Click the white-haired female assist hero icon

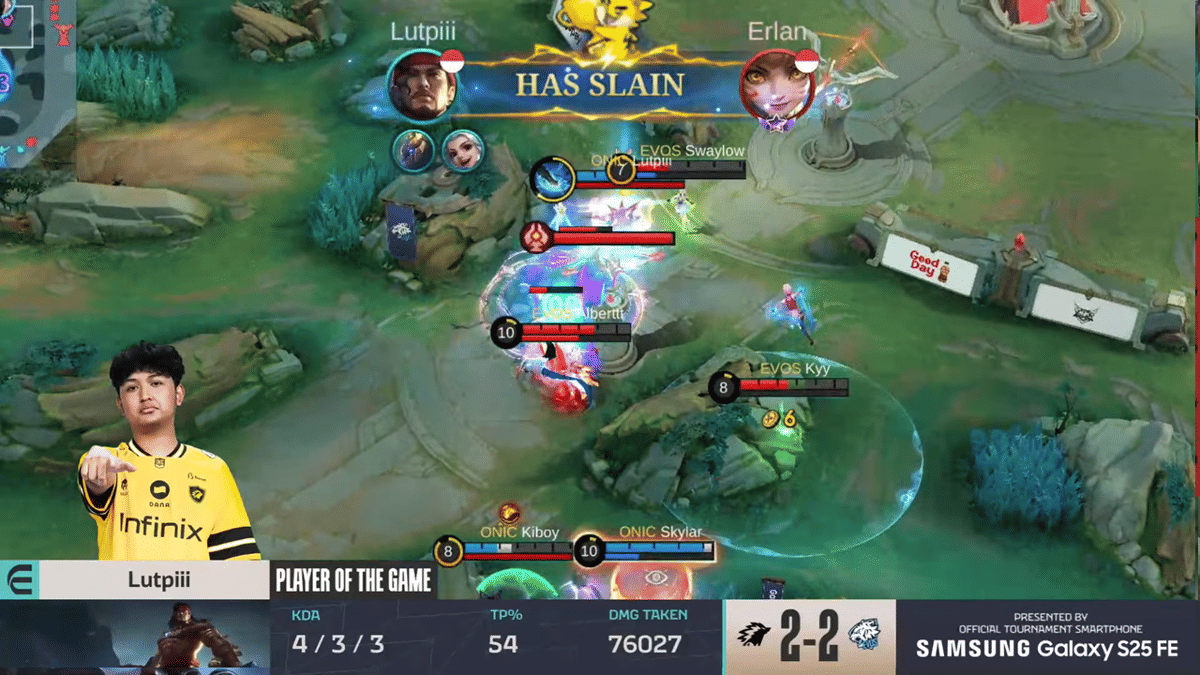[x=462, y=150]
